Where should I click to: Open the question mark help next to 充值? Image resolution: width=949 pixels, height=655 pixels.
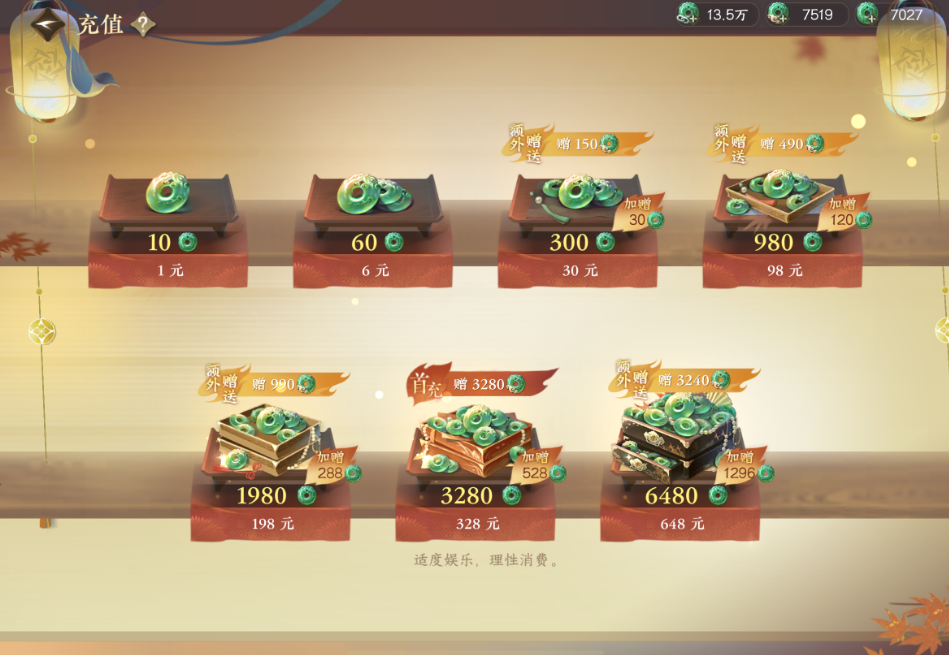(143, 25)
